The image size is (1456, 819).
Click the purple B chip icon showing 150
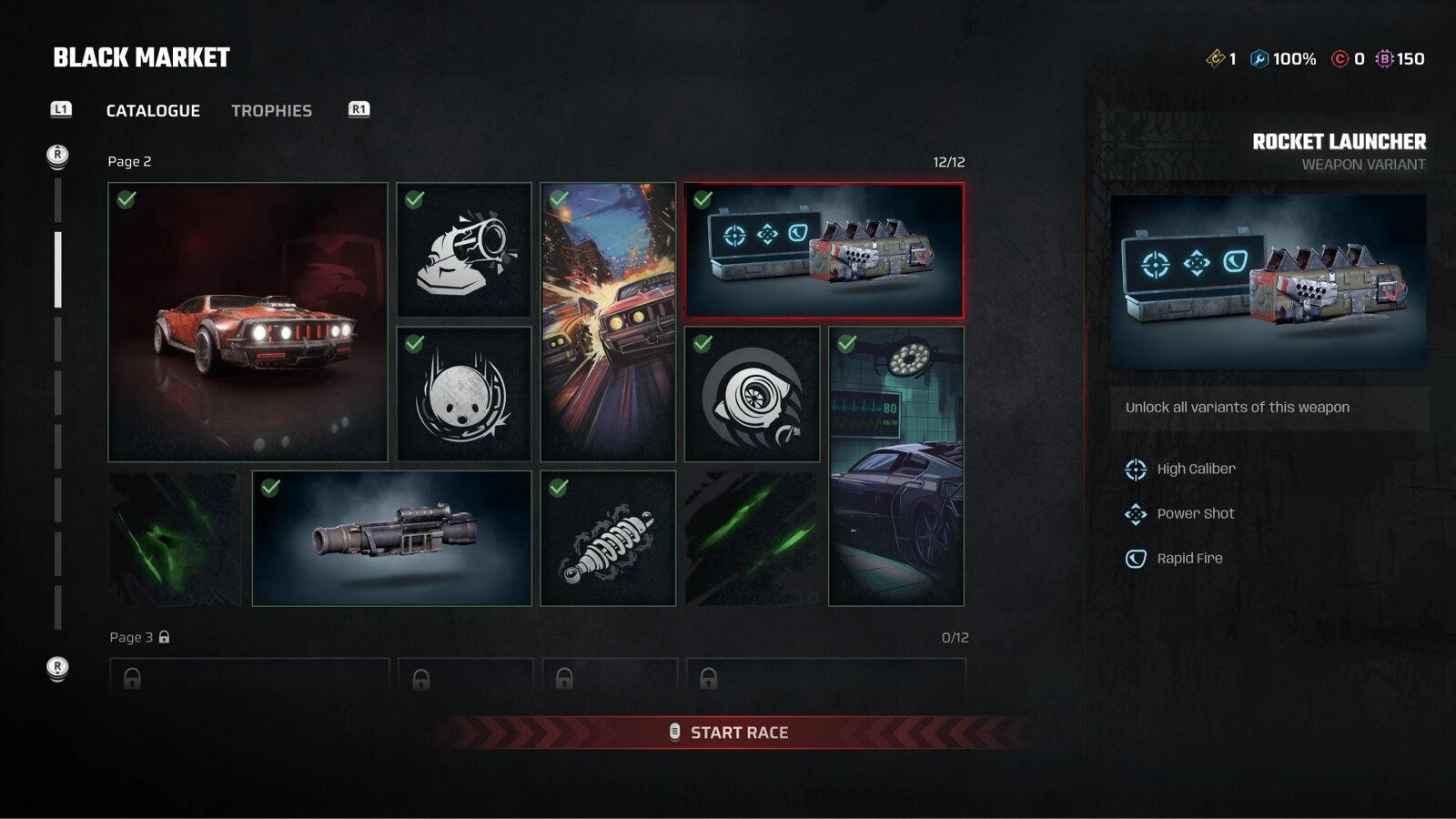1385,58
